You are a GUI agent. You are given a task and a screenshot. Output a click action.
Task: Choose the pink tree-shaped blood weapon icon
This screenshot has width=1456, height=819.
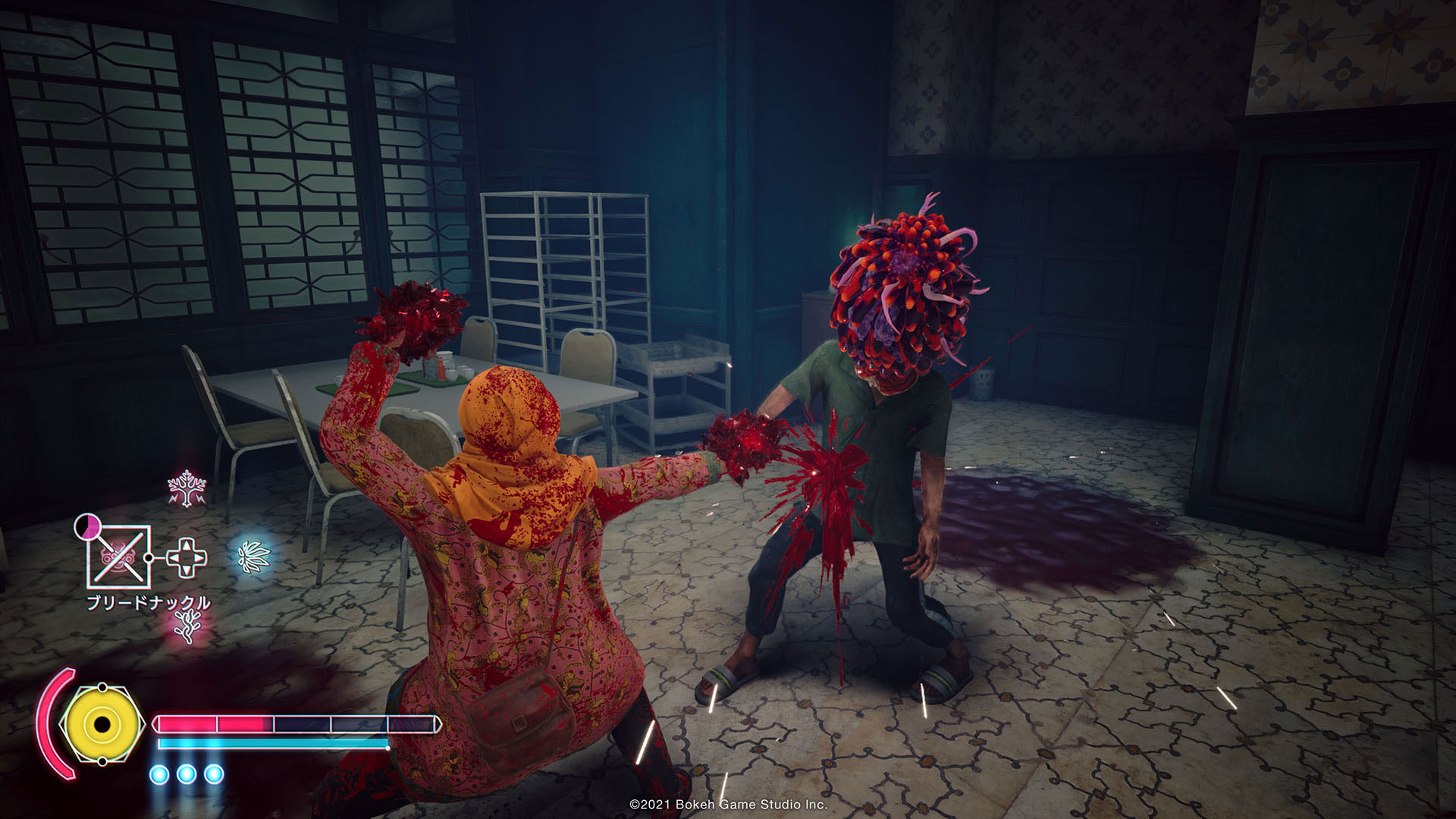click(x=187, y=488)
